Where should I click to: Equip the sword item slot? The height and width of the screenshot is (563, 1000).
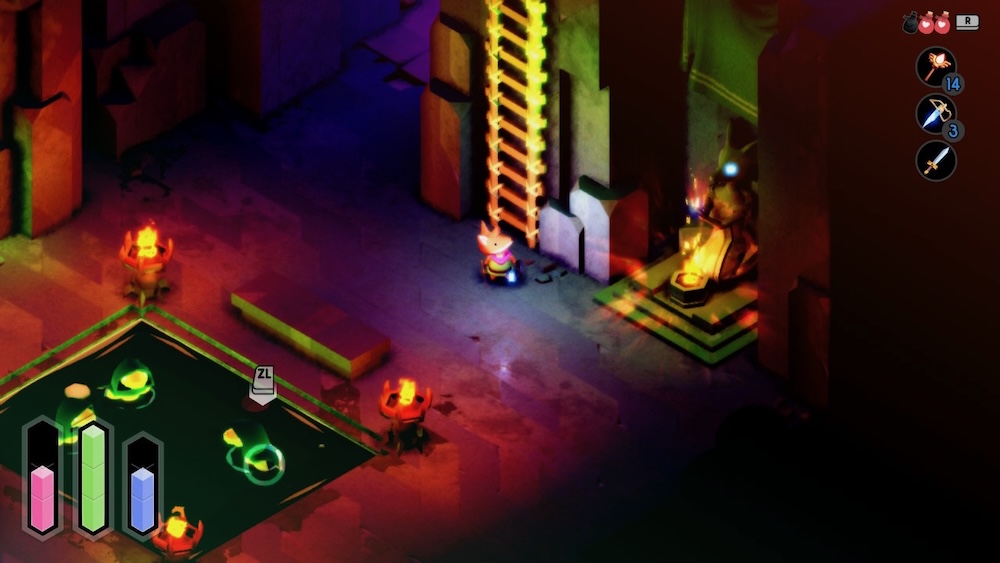pos(935,160)
